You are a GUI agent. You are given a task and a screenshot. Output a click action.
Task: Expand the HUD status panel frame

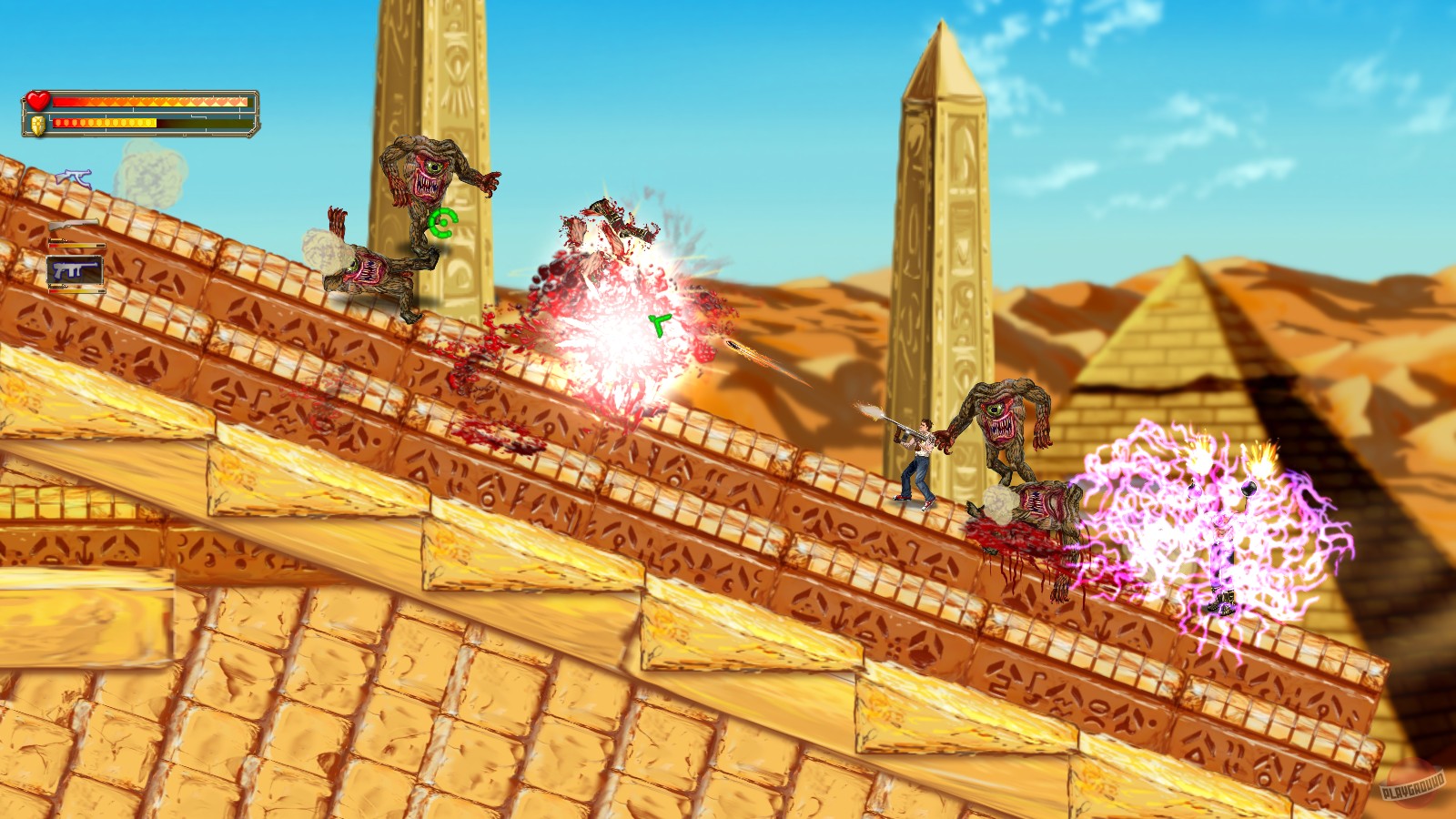click(139, 114)
